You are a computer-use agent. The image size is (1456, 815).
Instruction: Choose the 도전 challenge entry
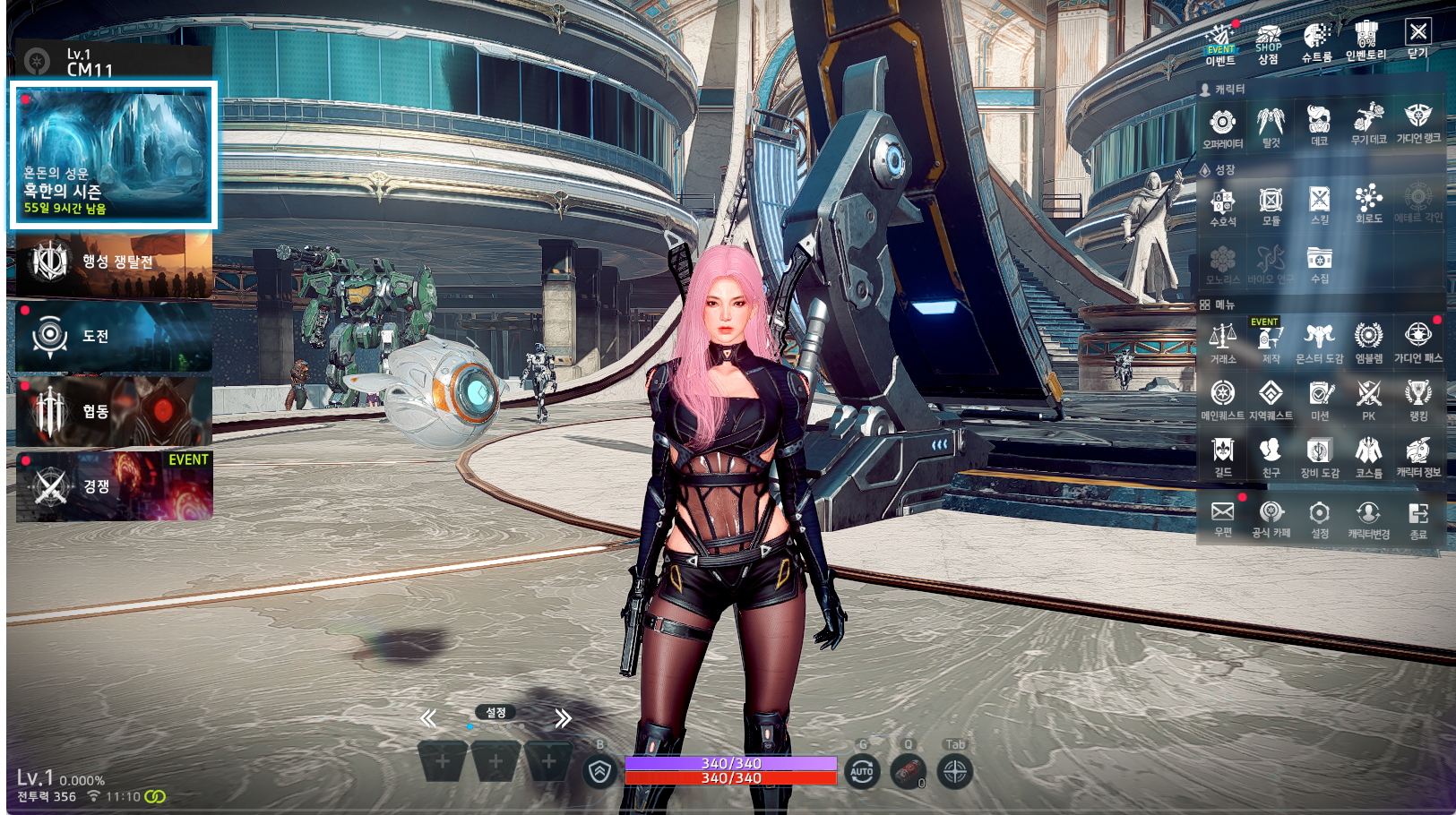(114, 337)
